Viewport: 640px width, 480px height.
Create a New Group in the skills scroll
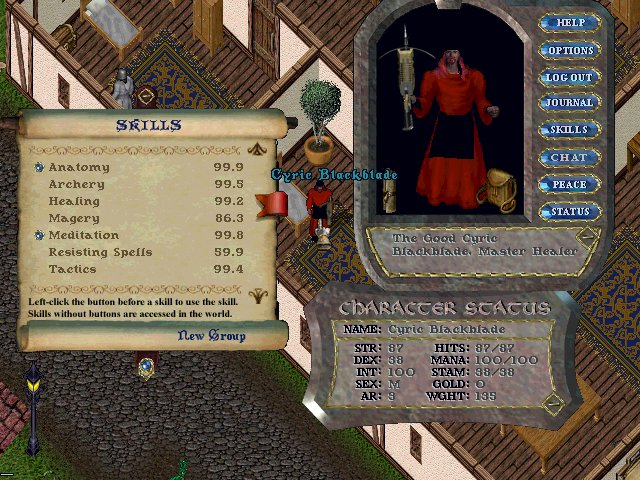(x=211, y=336)
